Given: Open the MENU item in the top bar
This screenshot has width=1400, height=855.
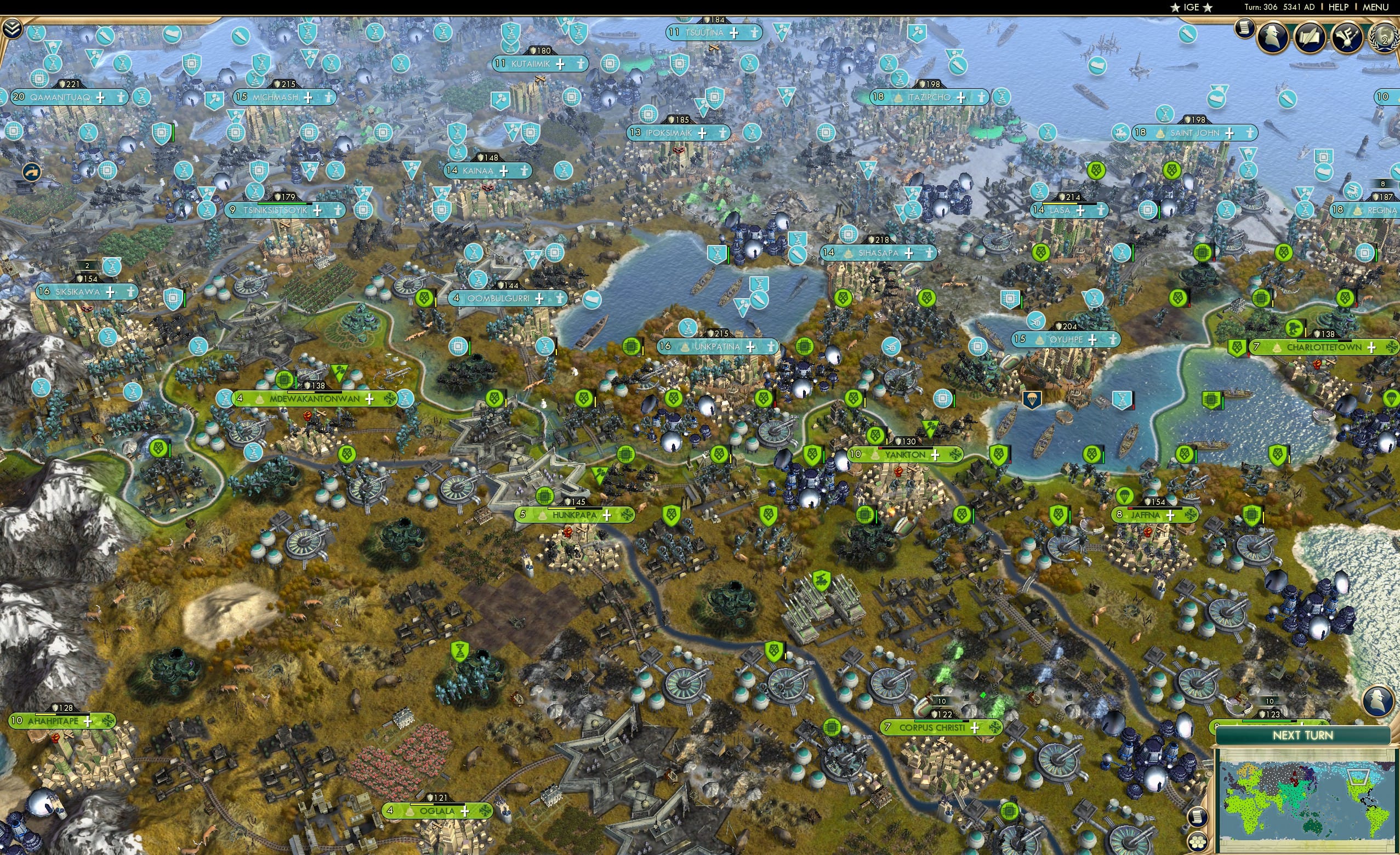Looking at the screenshot, I should click(x=1377, y=7).
